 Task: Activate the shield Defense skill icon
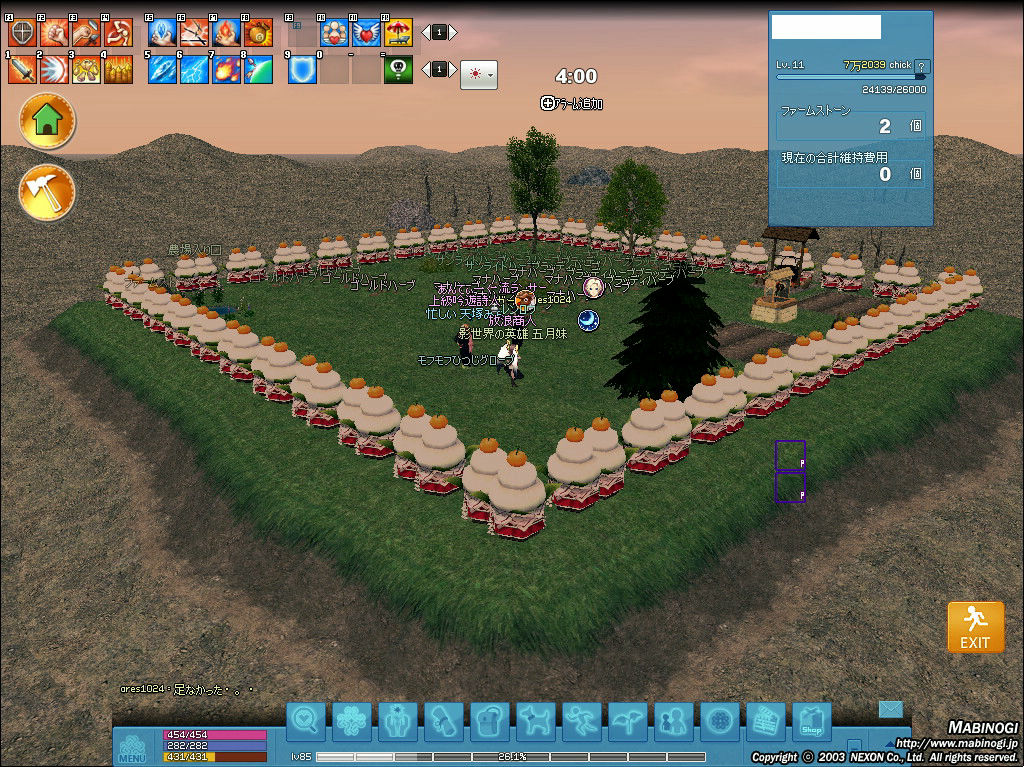22,33
